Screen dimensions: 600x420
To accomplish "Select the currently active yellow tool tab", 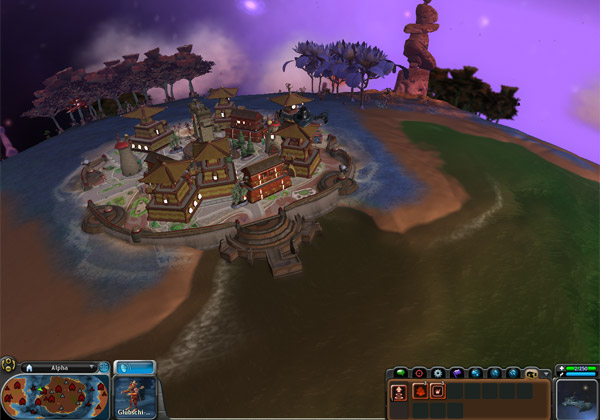I will click(x=531, y=372).
